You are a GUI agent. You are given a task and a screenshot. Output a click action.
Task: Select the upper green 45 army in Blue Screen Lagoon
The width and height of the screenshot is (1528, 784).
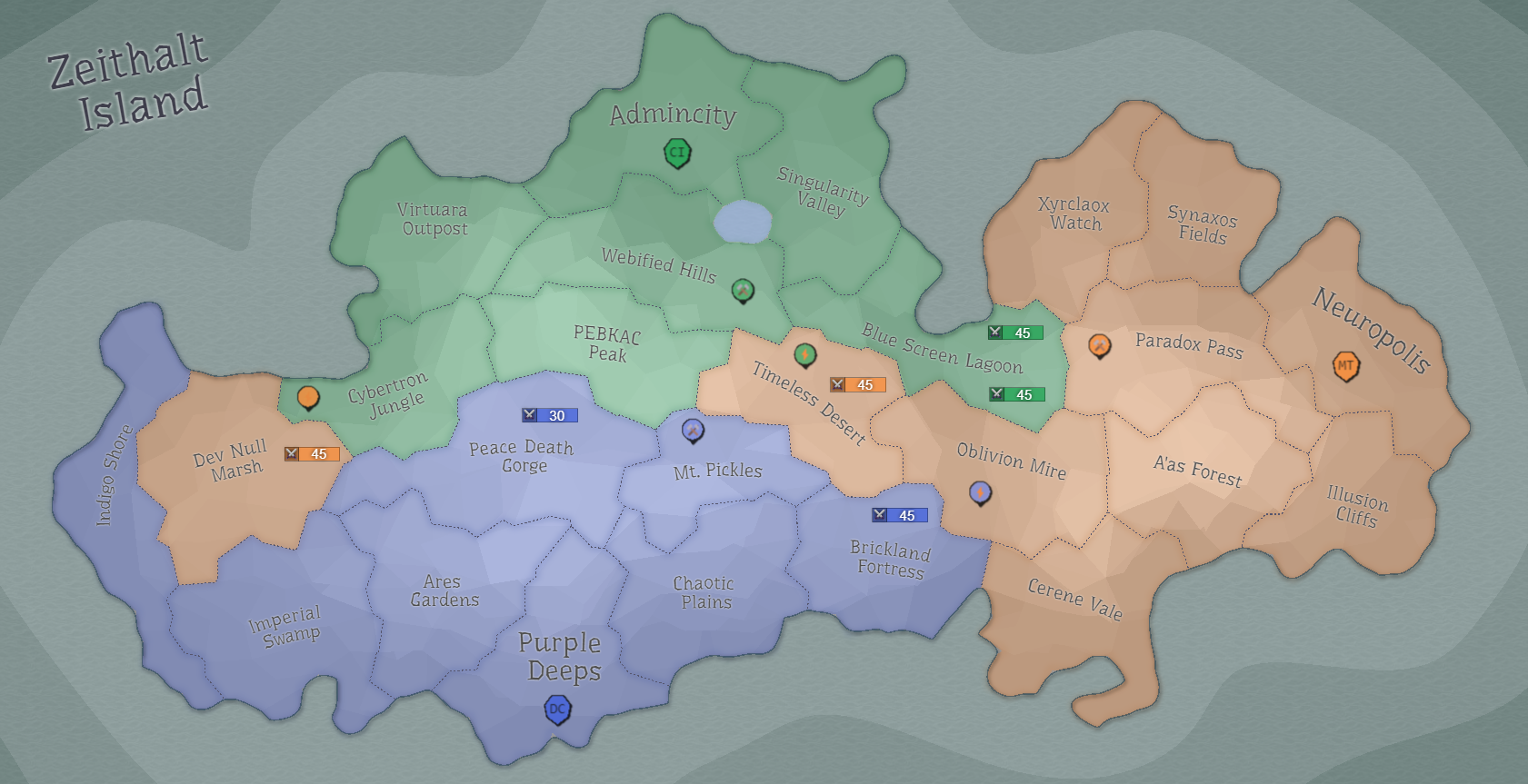1014,332
